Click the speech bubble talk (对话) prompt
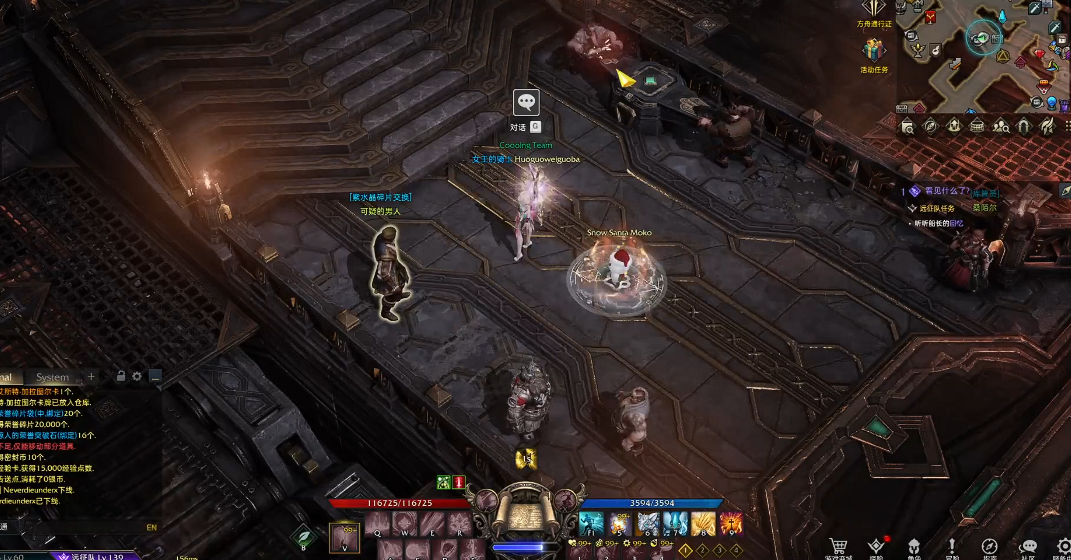The width and height of the screenshot is (1071, 560). 526,102
